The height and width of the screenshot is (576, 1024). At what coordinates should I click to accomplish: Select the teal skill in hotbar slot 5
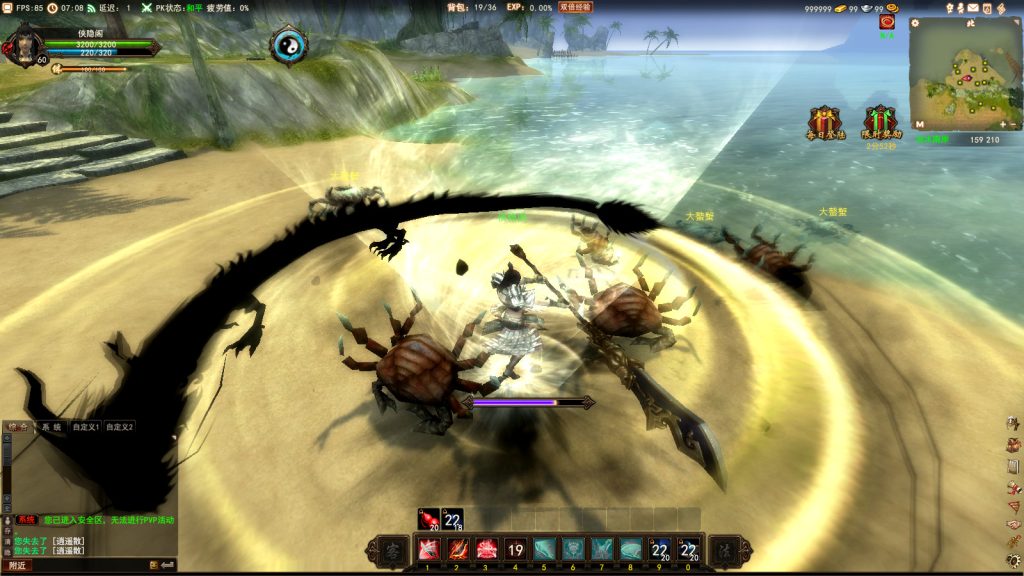pyautogui.click(x=544, y=549)
